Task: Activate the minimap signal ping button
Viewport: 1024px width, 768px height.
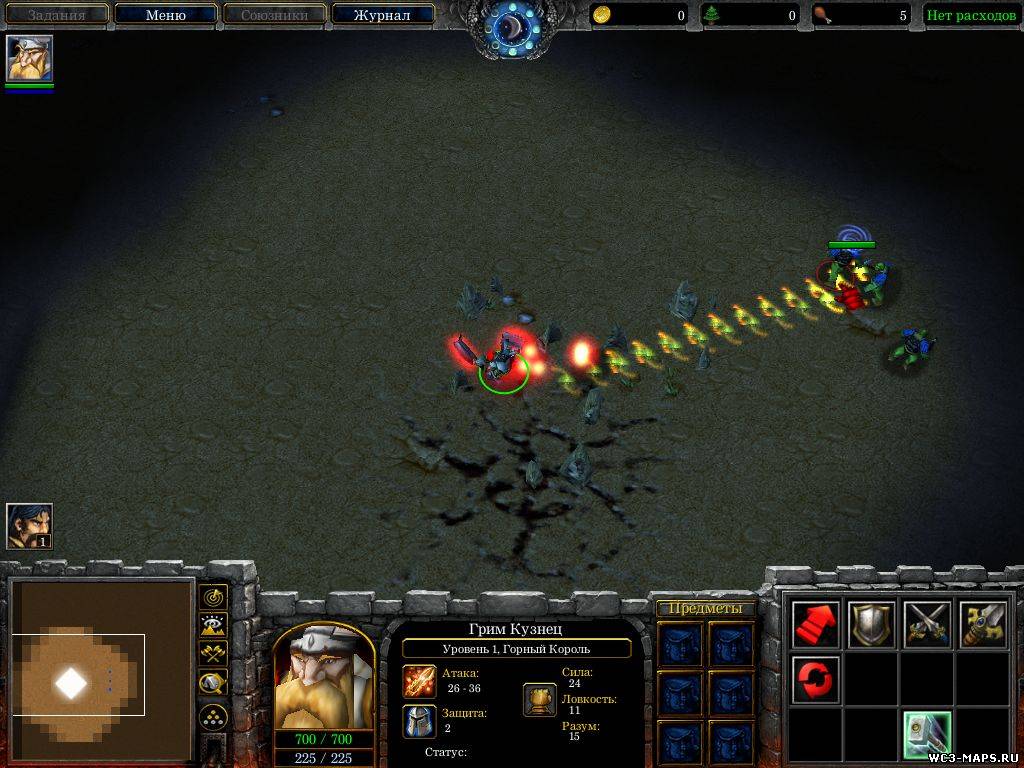Action: click(x=213, y=597)
